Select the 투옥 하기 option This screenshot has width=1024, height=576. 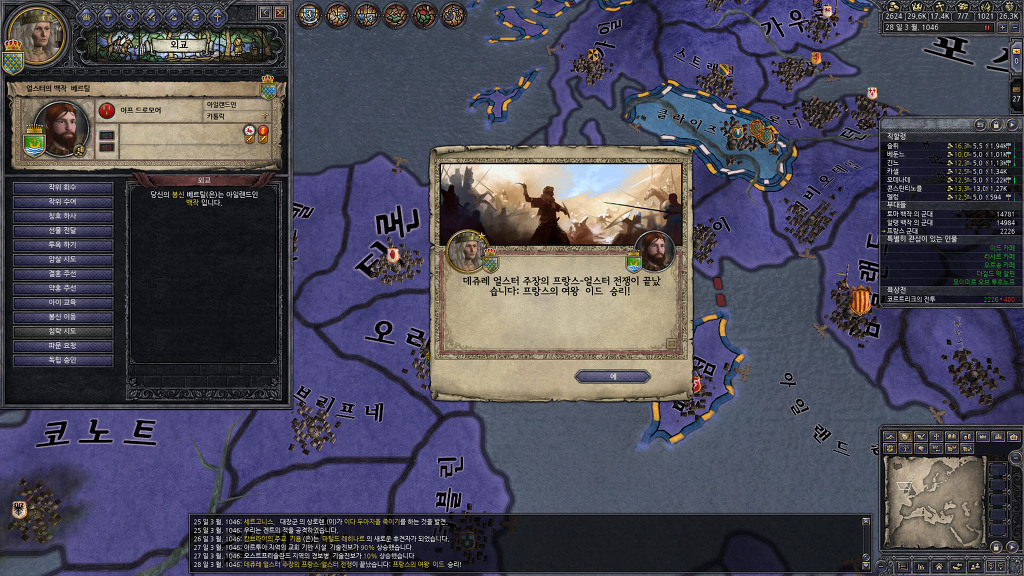pos(63,244)
